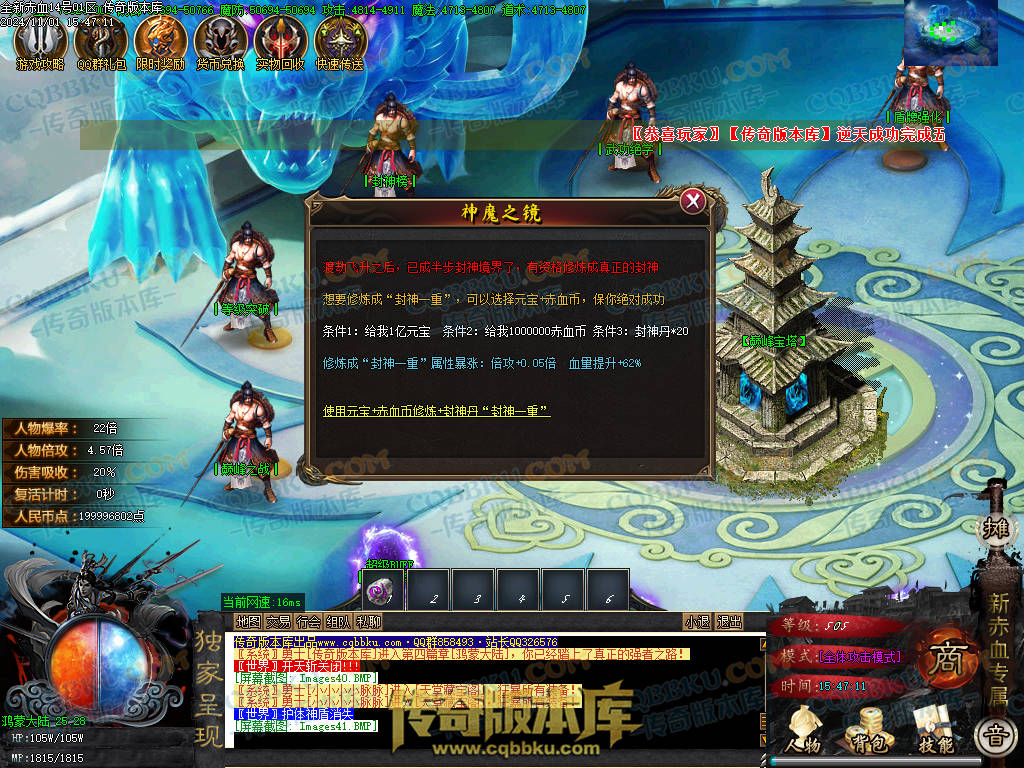Open the 交易 trade button
This screenshot has width=1024, height=768.
[x=278, y=622]
